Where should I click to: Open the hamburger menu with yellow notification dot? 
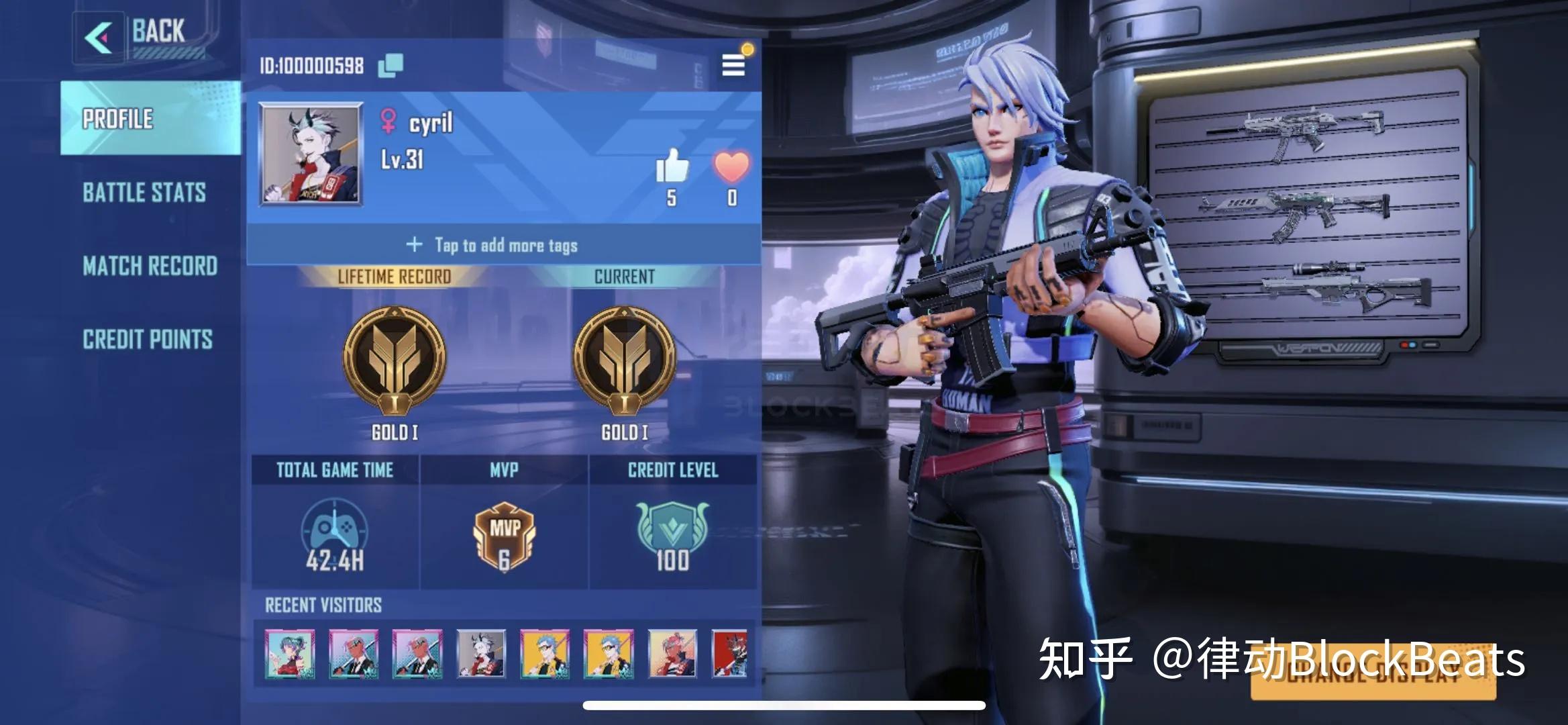point(733,65)
